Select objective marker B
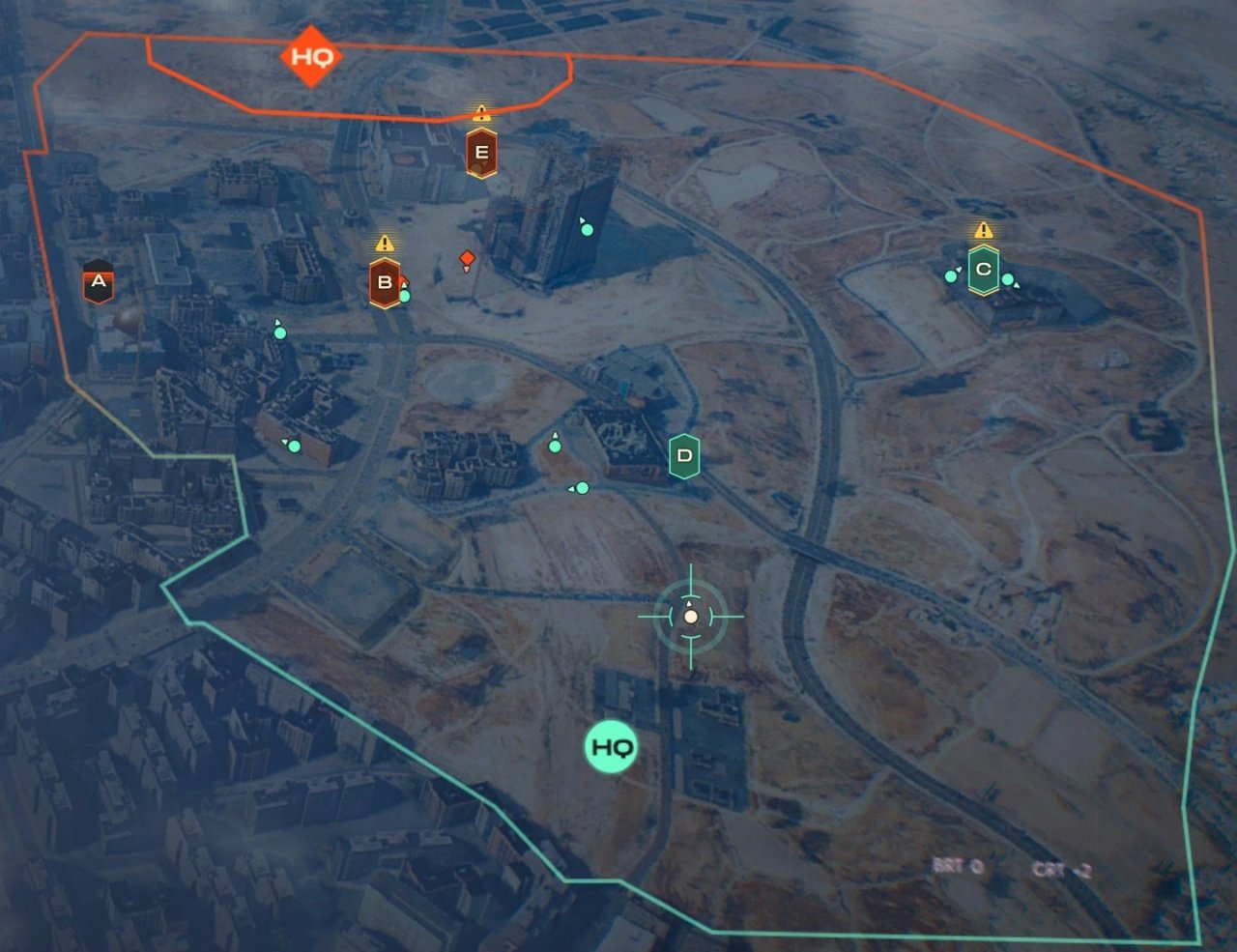 point(385,281)
